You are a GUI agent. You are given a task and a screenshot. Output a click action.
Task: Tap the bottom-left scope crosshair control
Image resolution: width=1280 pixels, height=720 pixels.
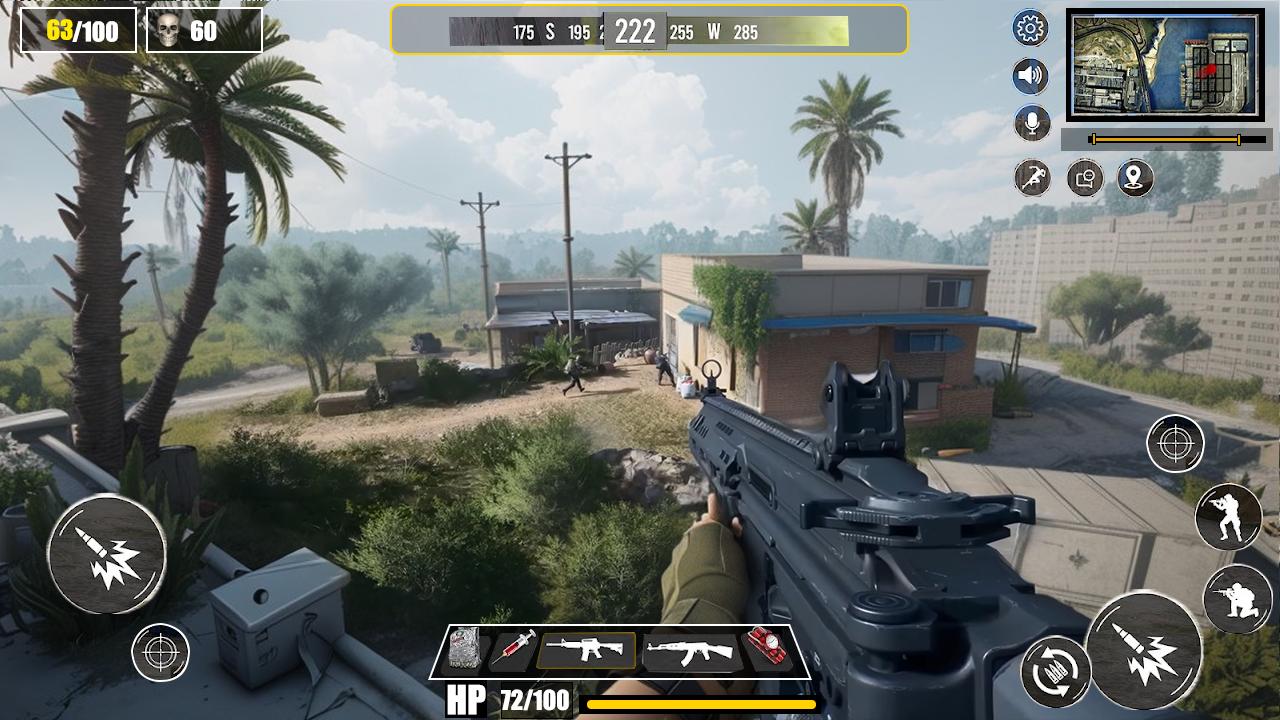(160, 655)
